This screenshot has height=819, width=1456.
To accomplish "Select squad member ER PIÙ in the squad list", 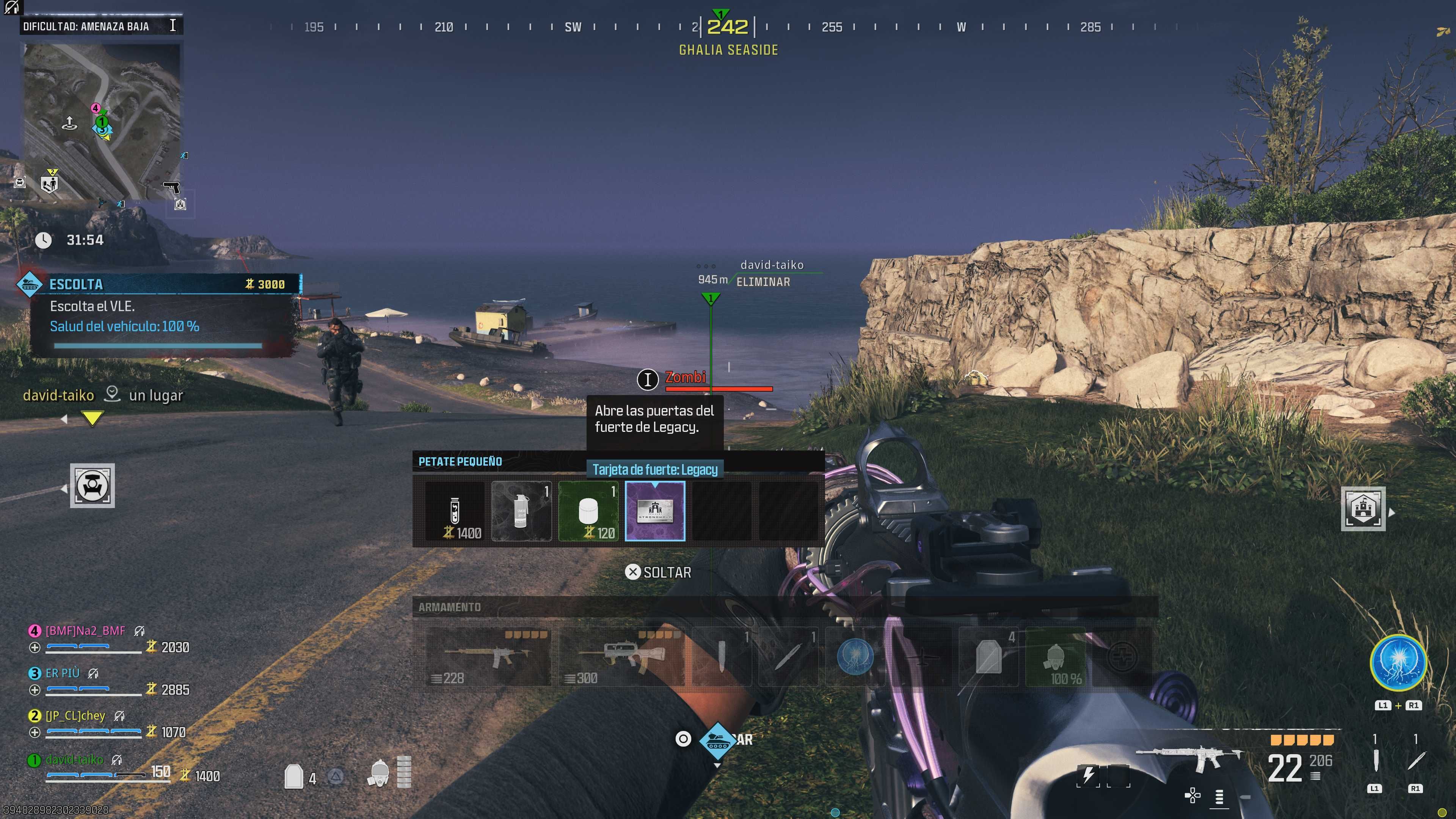I will pos(62,673).
